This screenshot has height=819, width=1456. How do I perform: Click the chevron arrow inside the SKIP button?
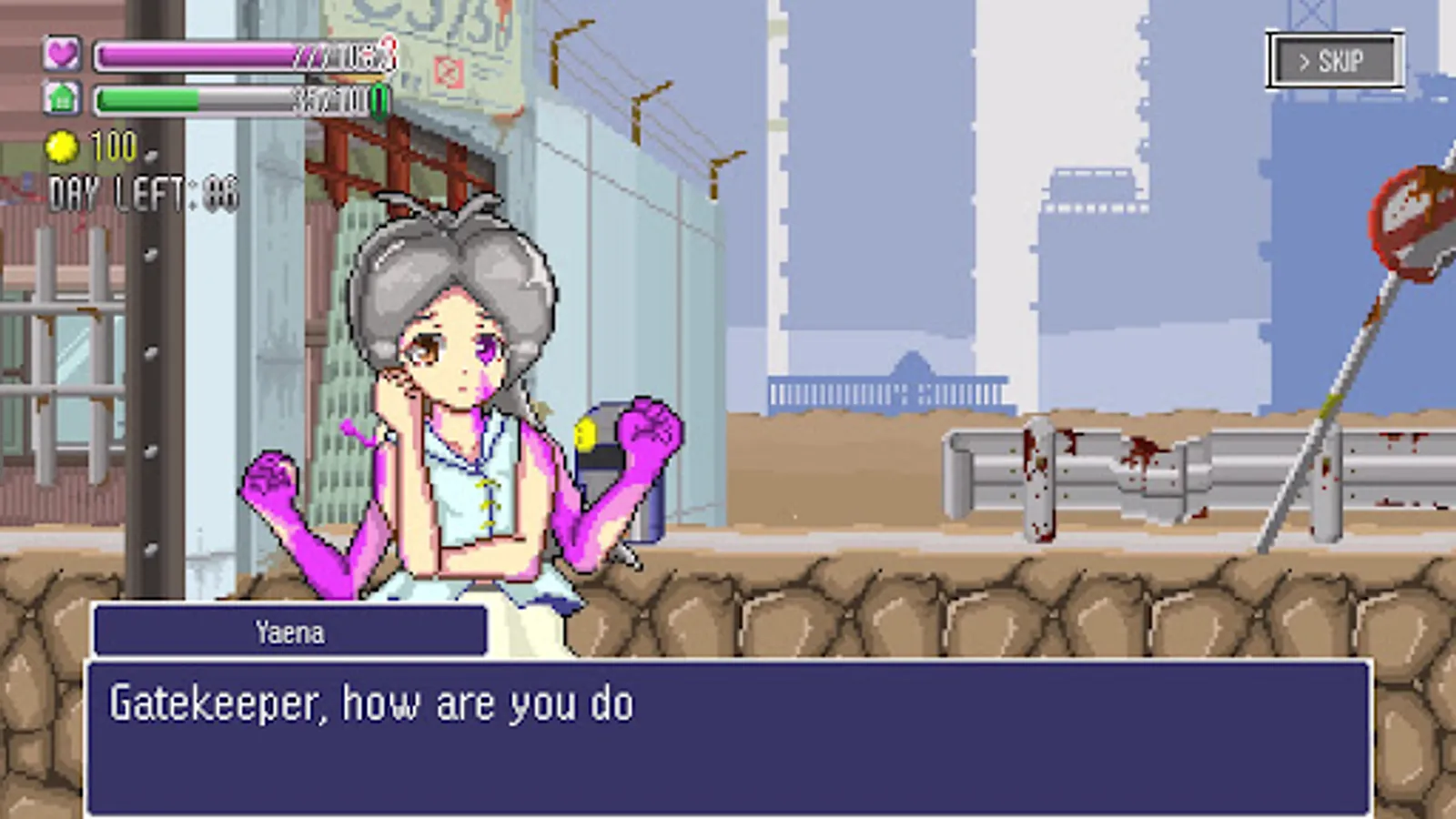pos(1302,60)
